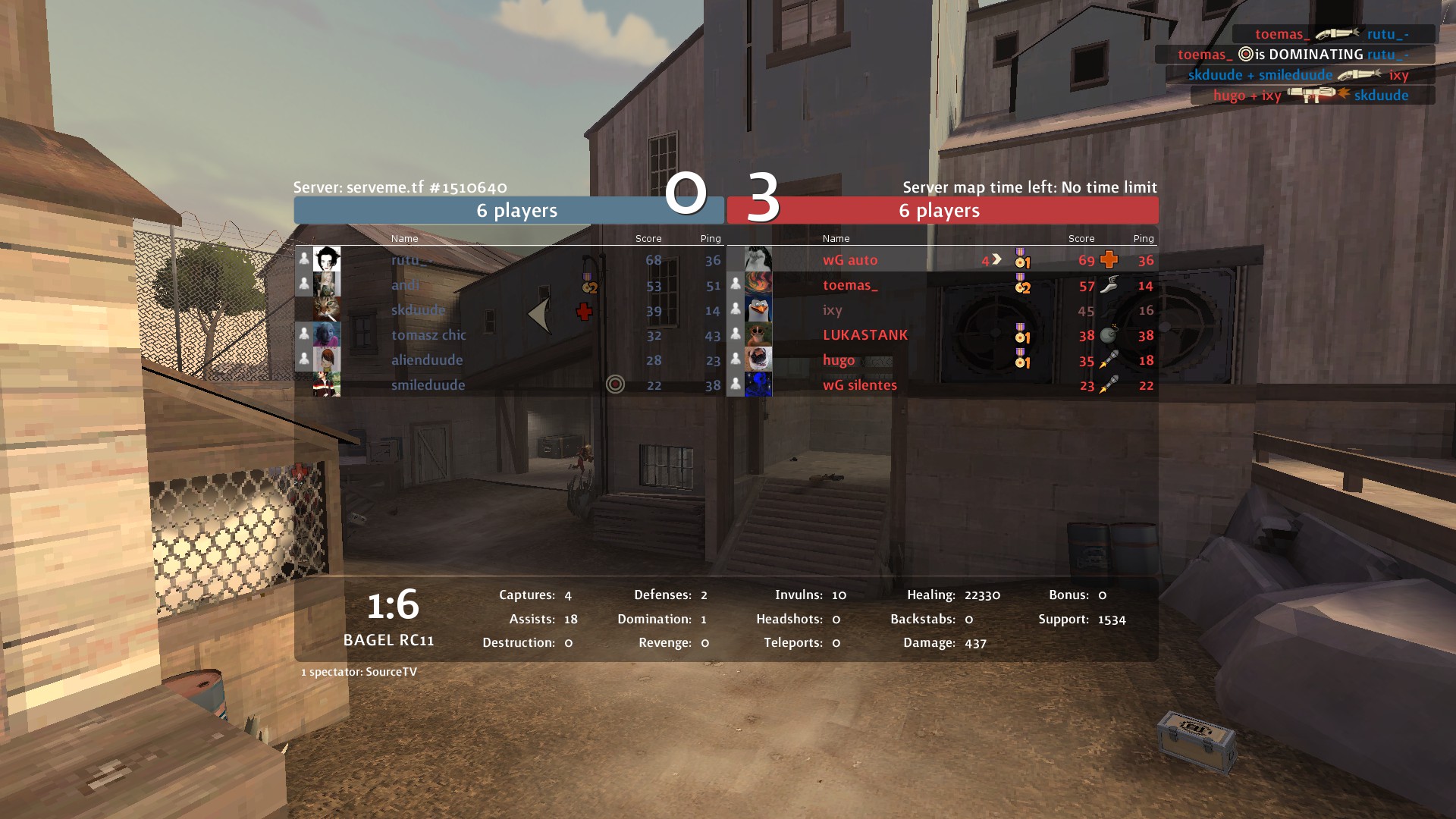Select LUKASTANK from the red team
Screen dimensions: 1456x819
[941, 335]
